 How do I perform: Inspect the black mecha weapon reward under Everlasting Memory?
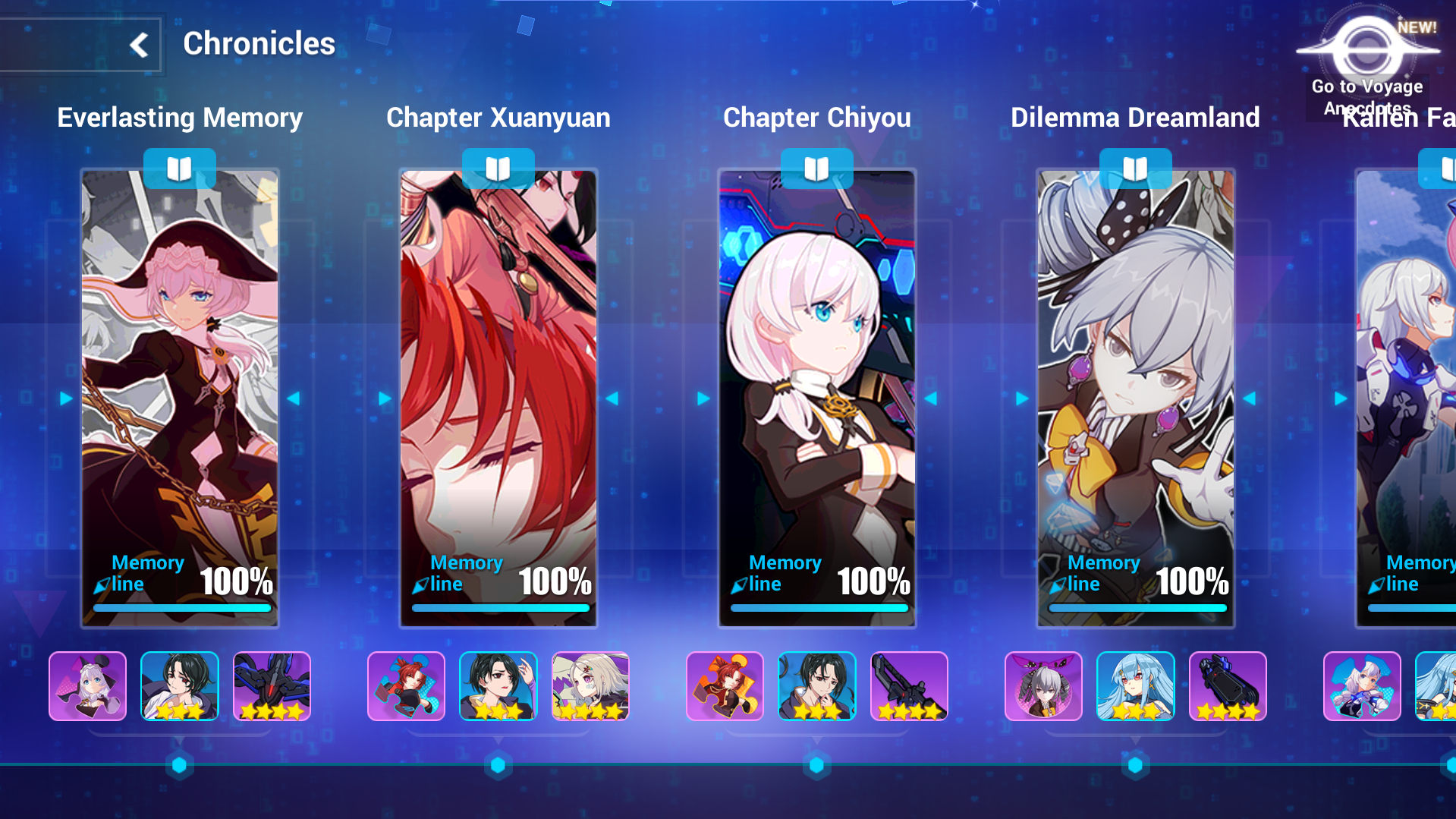point(272,686)
